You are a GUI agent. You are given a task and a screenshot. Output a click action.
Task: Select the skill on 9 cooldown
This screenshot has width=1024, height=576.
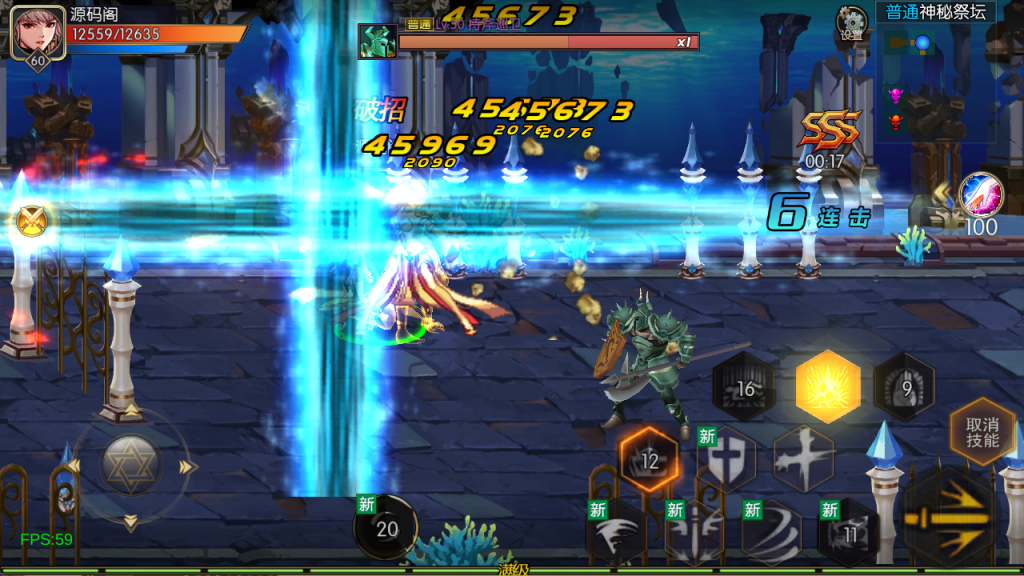pos(905,386)
